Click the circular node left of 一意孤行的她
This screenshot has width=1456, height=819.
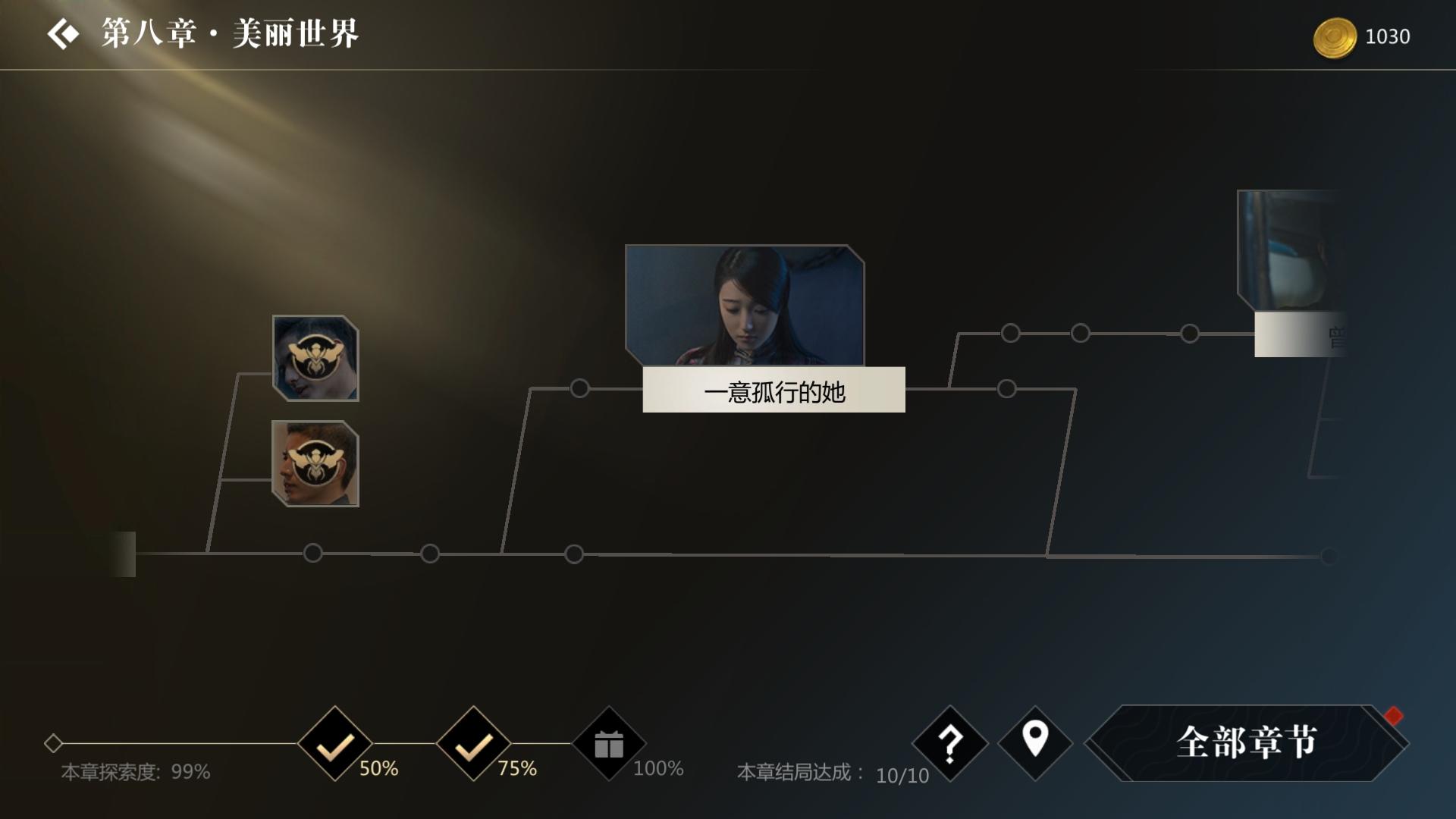[x=582, y=389]
